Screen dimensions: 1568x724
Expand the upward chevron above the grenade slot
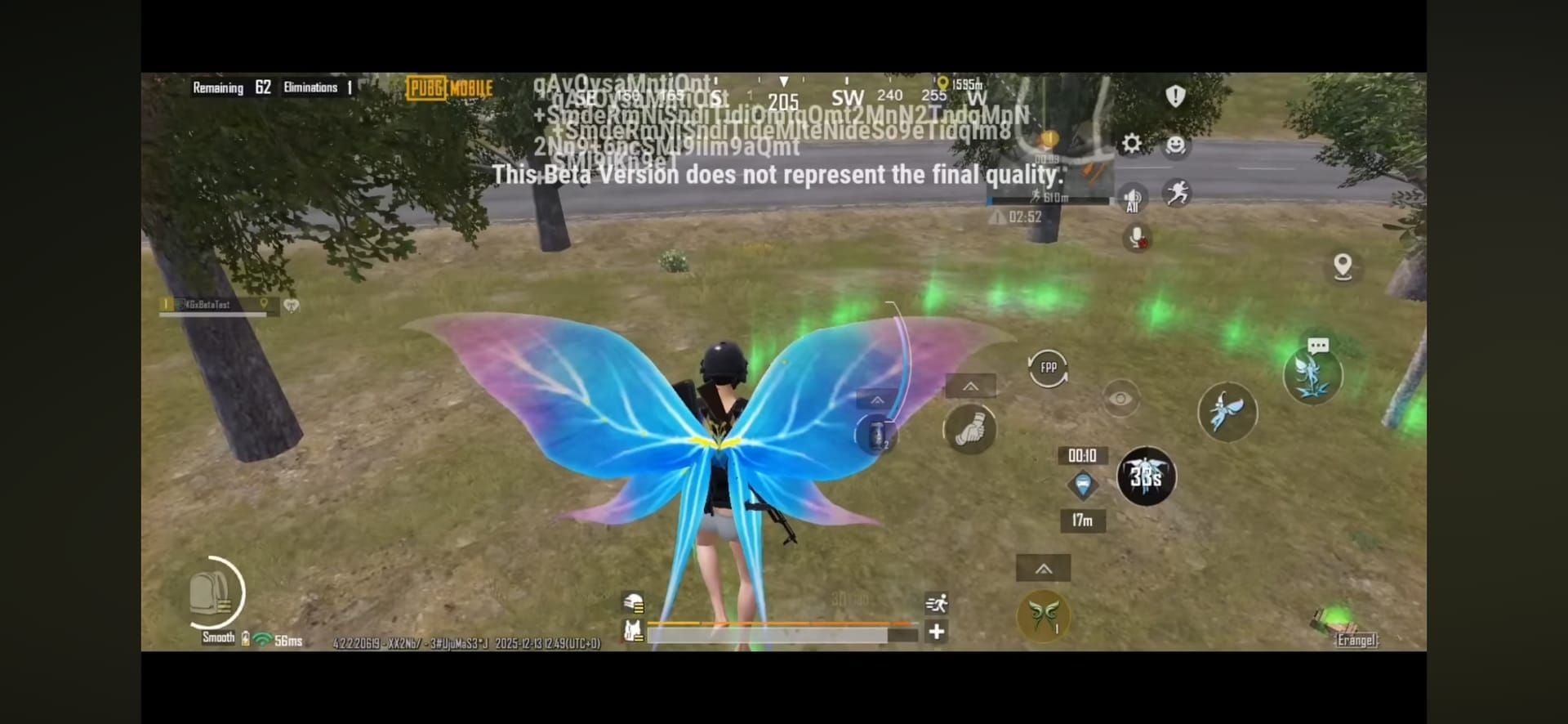877,399
